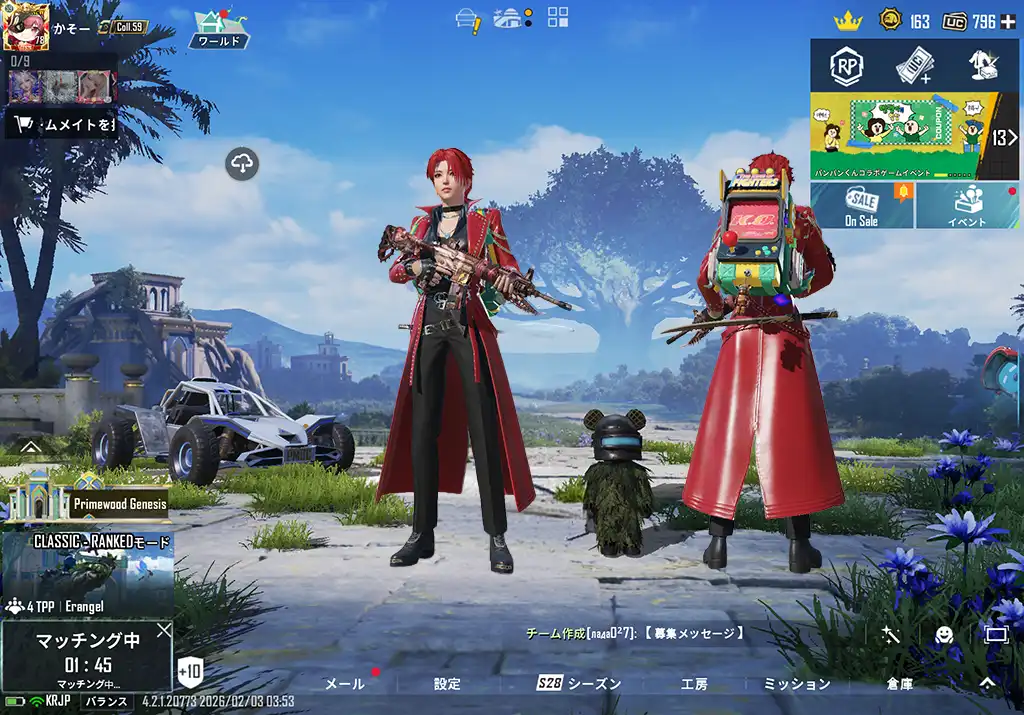Open the emote smiley icon
Image resolution: width=1024 pixels, height=715 pixels.
click(943, 634)
